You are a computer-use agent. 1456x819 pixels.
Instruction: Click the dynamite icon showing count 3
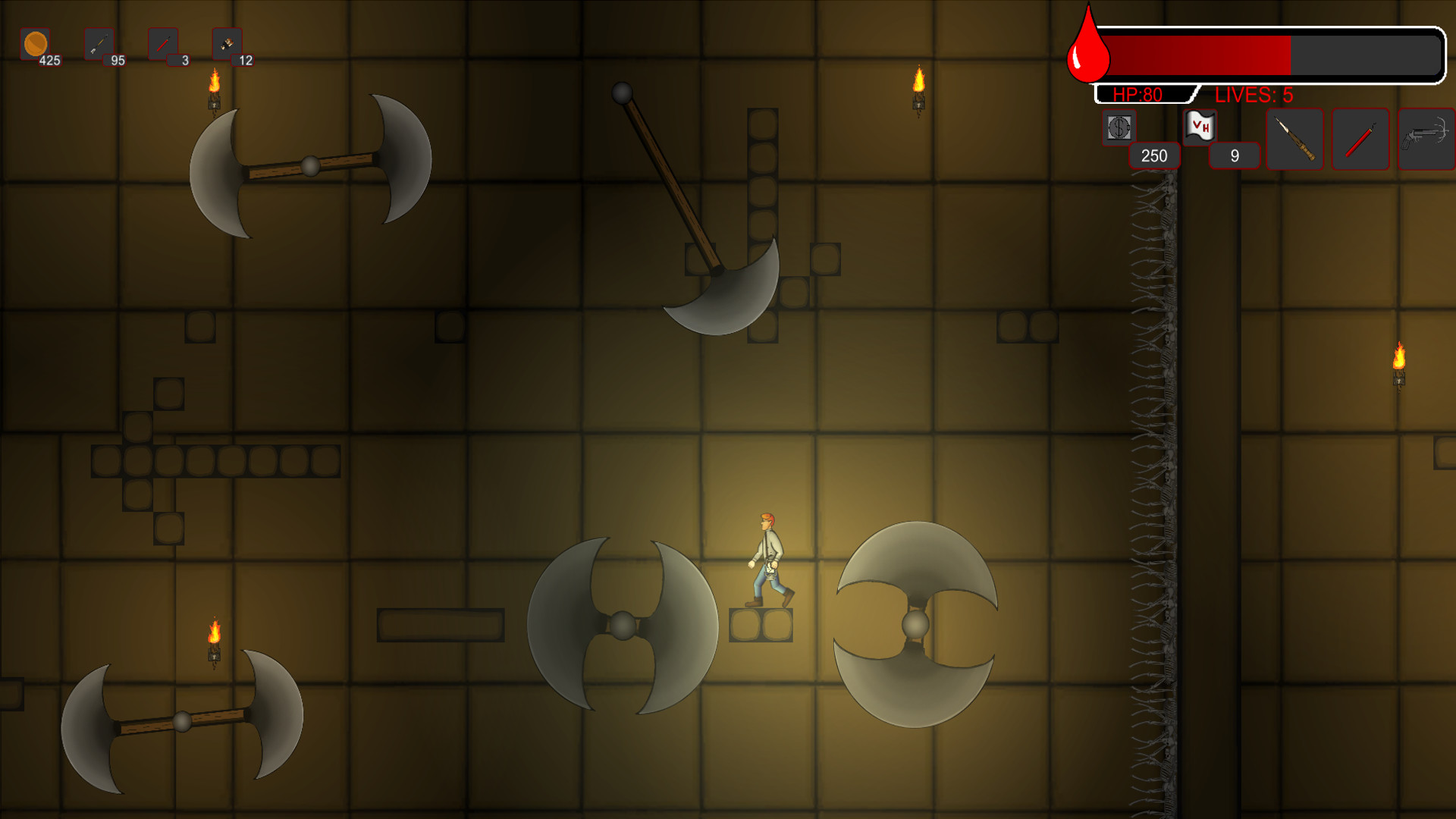pos(162,42)
